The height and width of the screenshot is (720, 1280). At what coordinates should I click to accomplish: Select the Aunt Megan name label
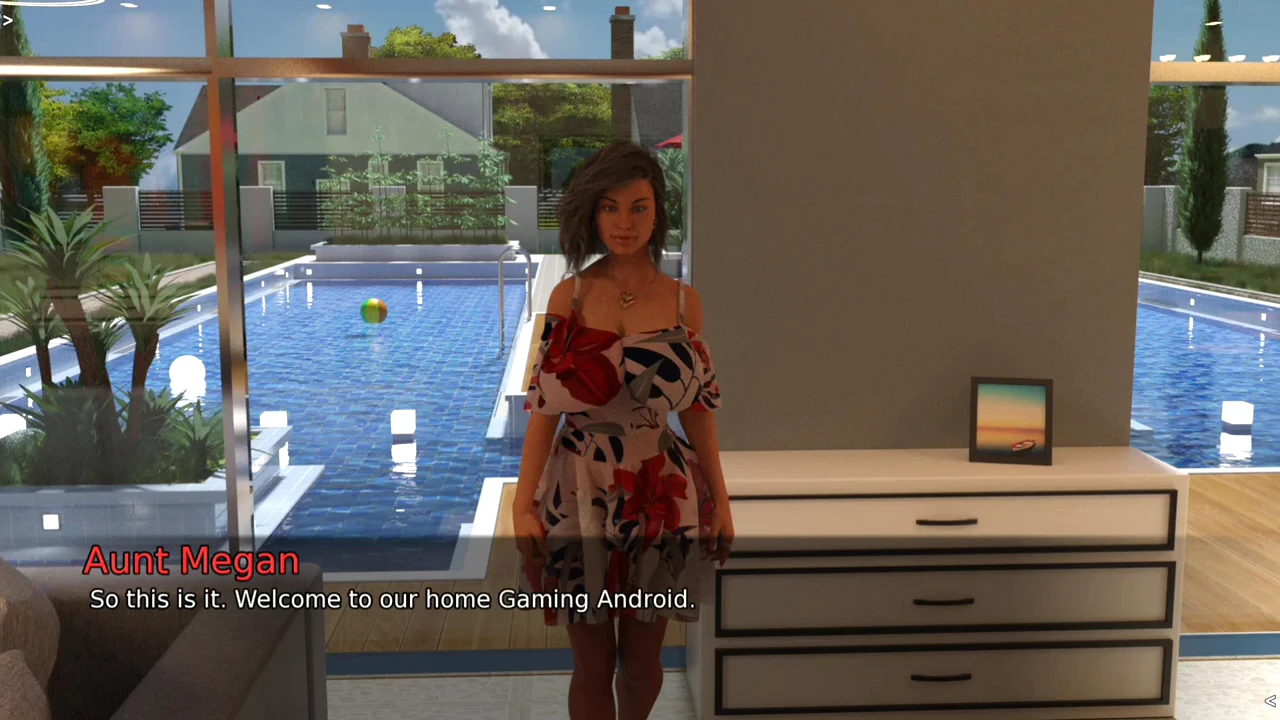(190, 560)
